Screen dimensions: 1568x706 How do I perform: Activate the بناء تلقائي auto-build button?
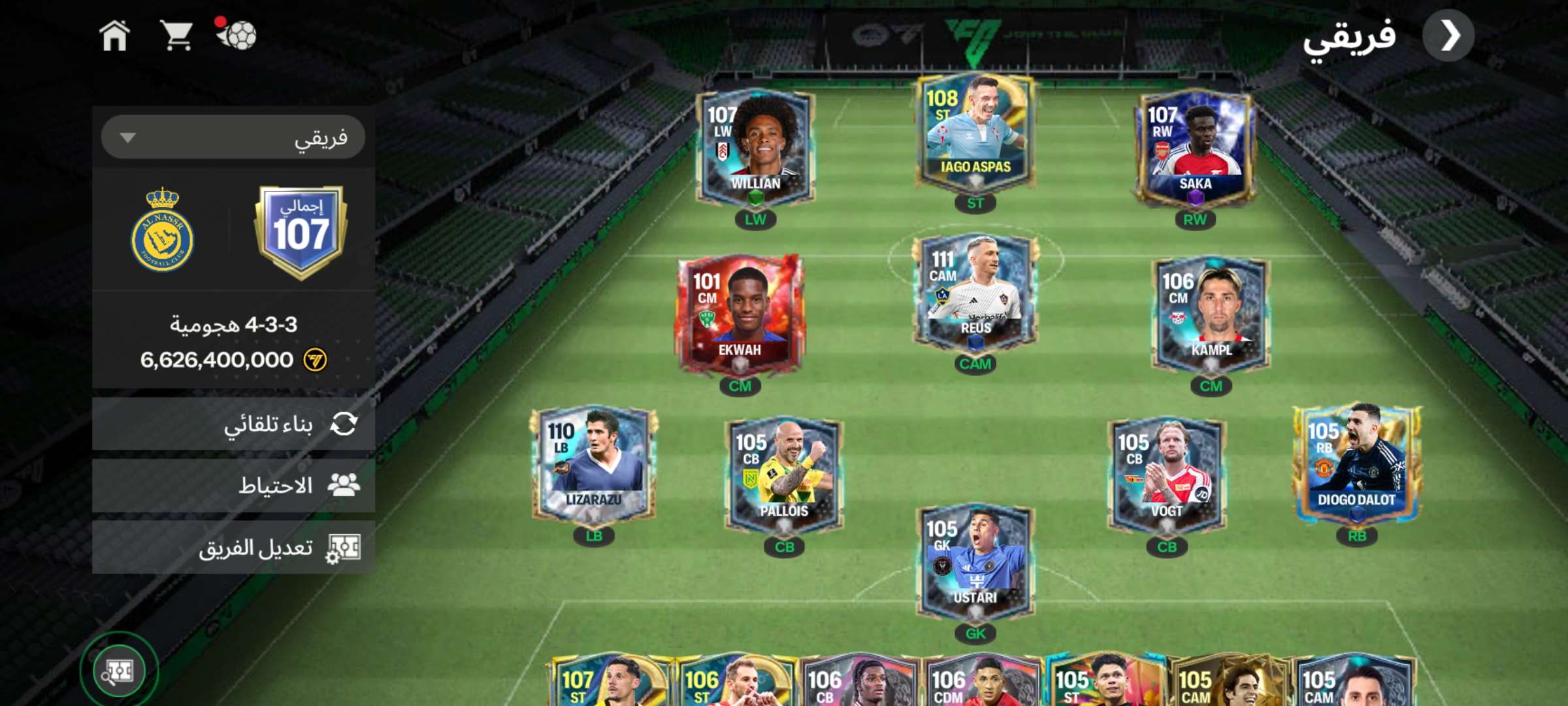point(233,424)
